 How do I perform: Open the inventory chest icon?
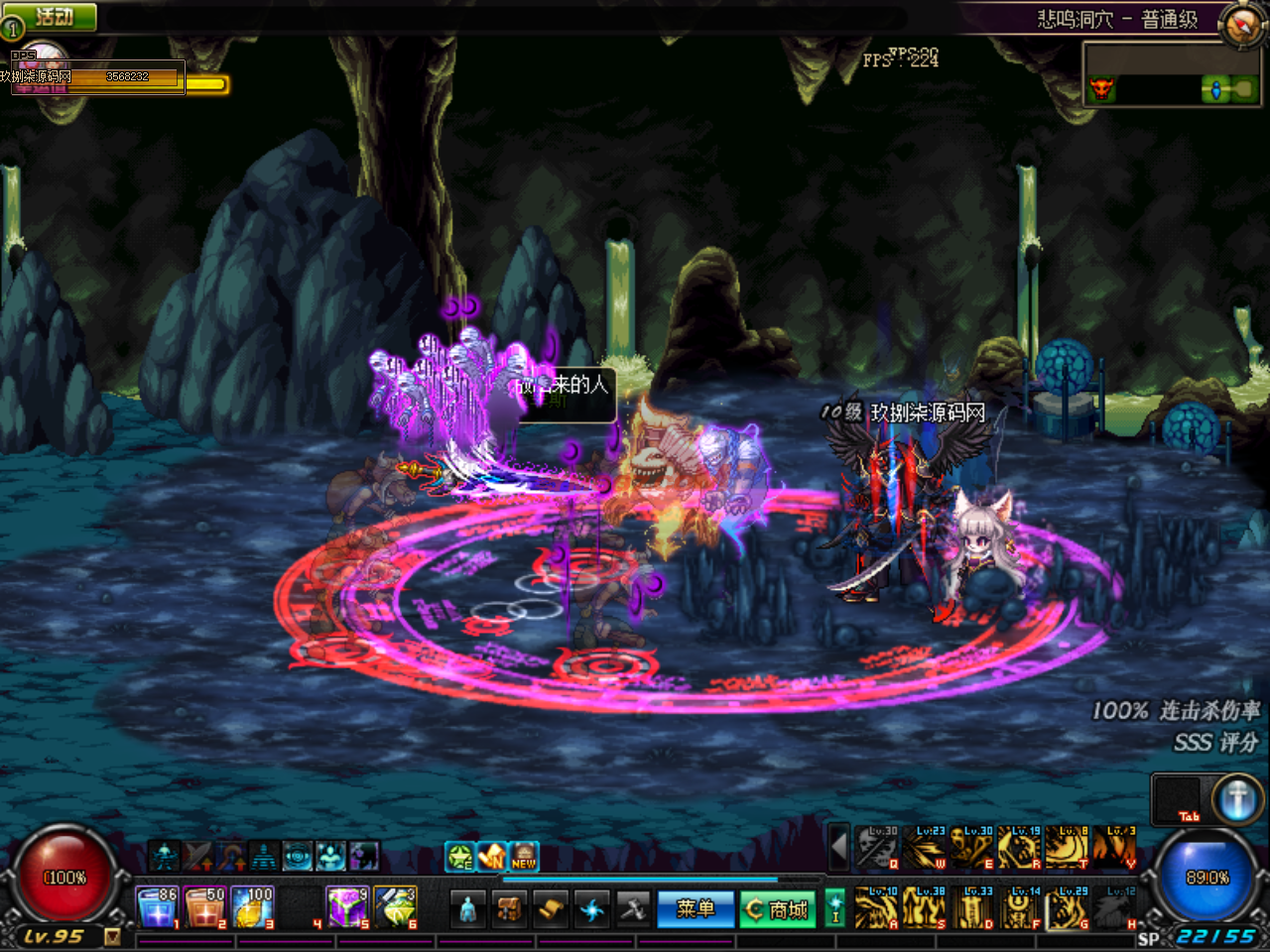coord(510,908)
